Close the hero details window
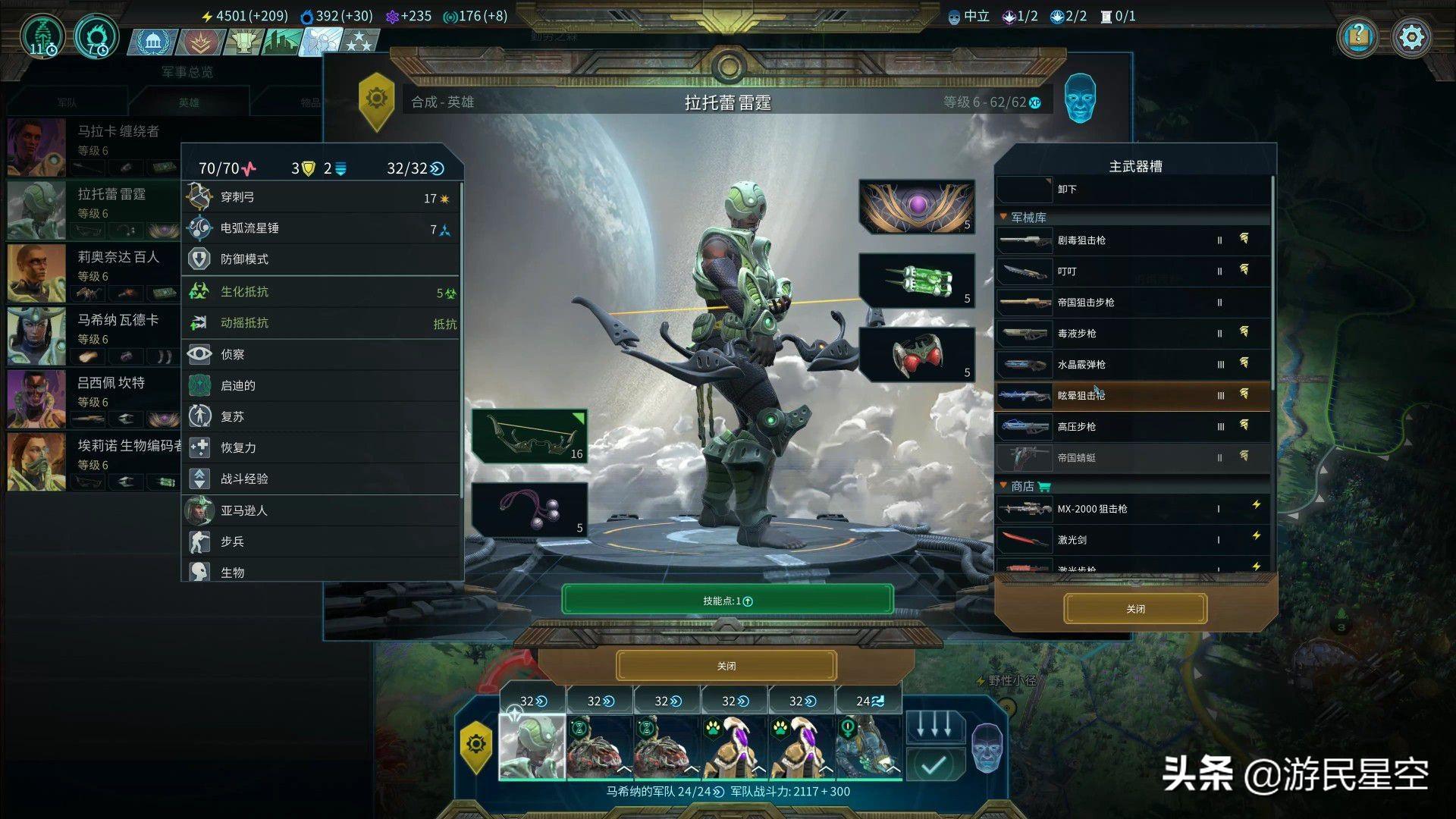 coord(726,666)
